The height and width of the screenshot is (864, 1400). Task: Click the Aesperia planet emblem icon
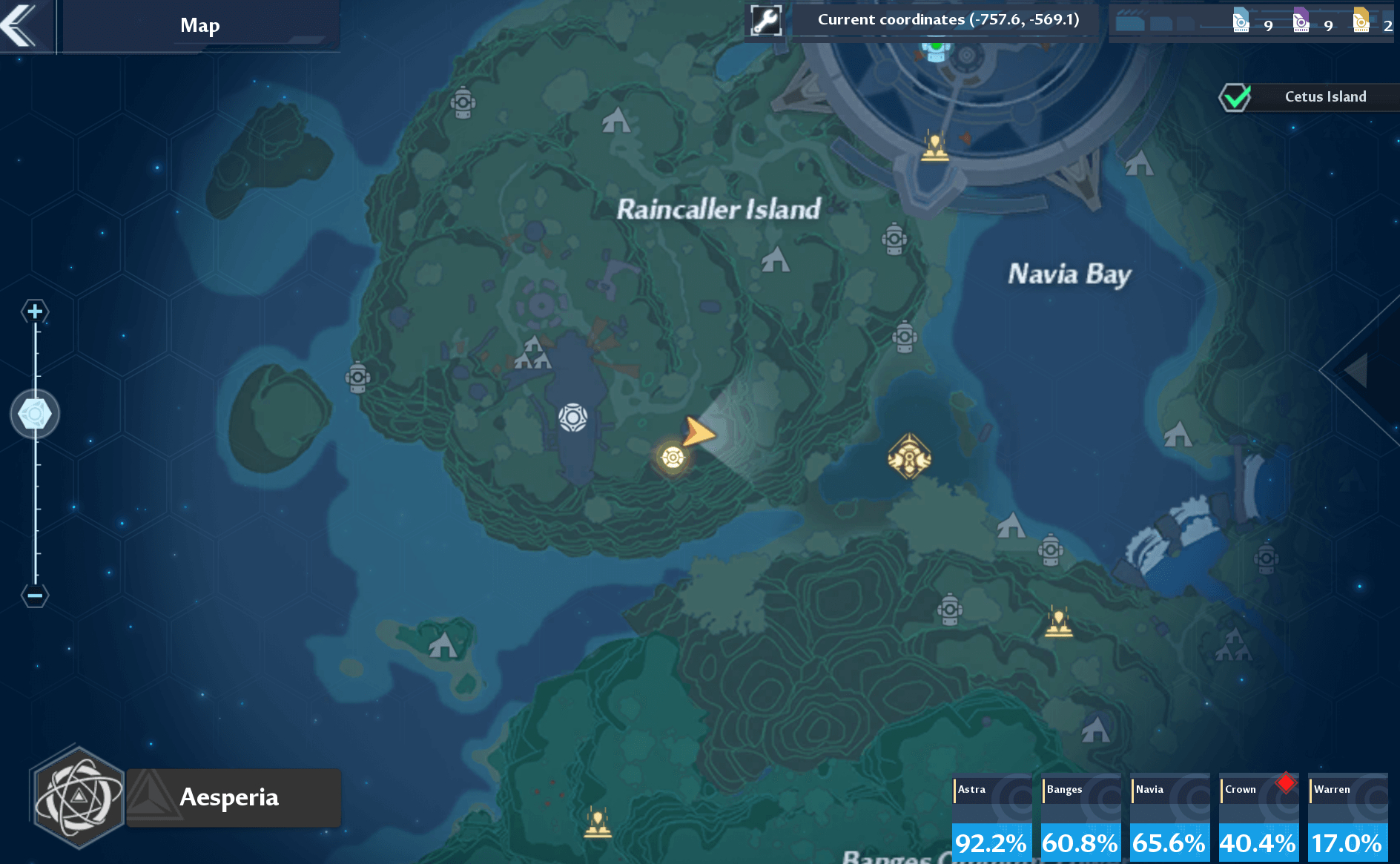[79, 798]
